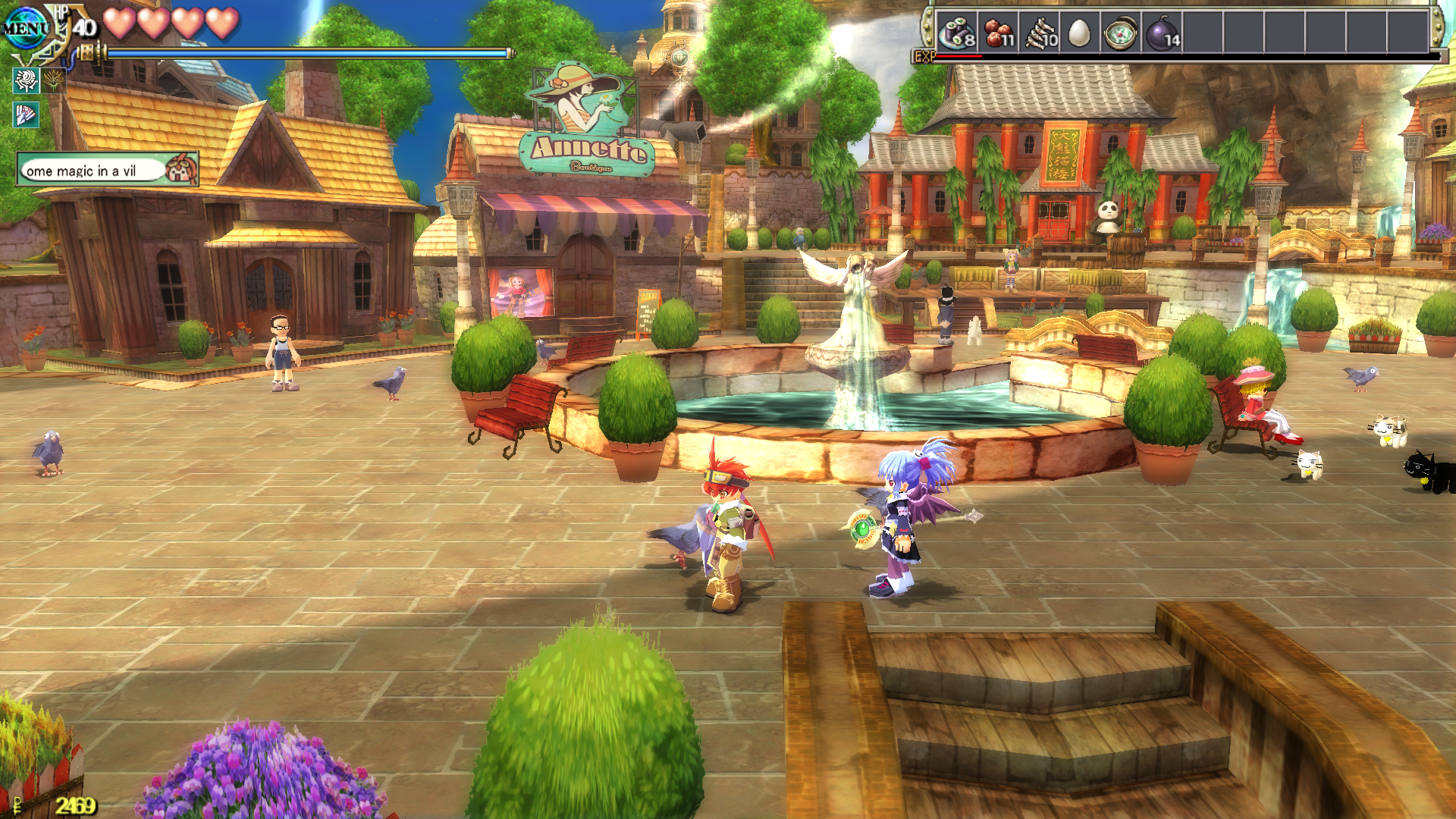Select the golden crest skill icon

[54, 80]
